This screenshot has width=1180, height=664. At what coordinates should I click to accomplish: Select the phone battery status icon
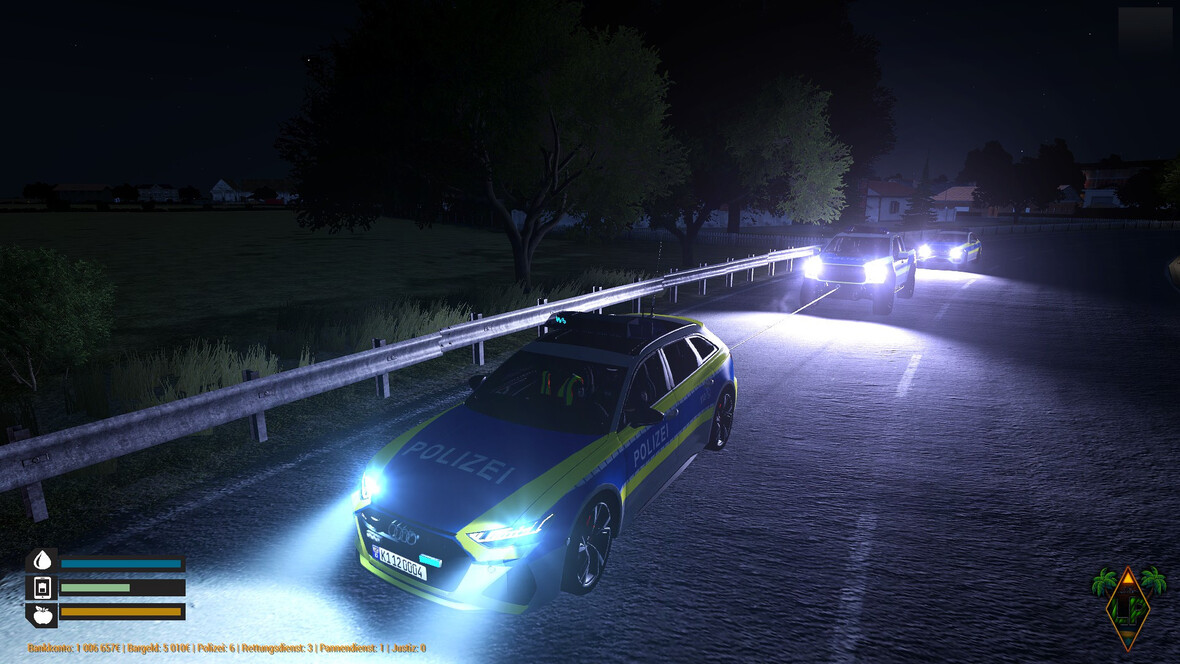pos(42,587)
